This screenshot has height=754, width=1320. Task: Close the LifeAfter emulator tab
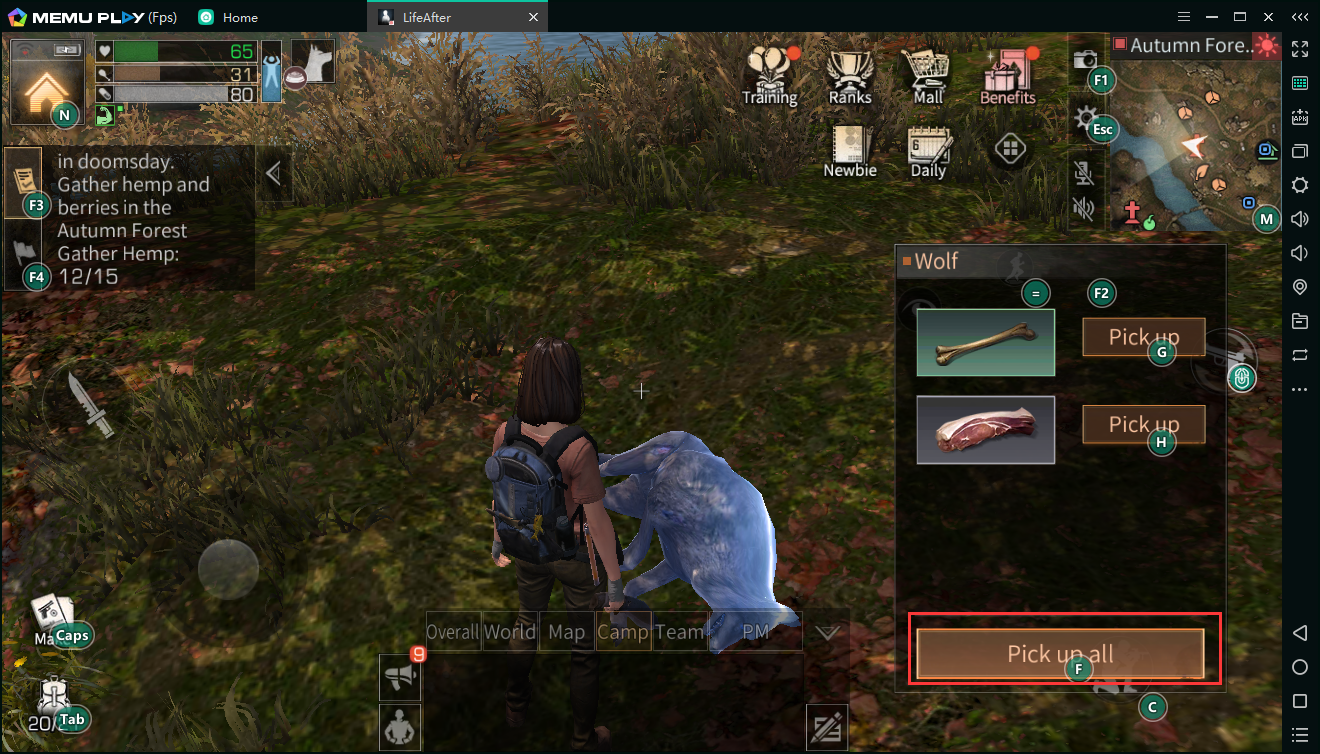[533, 17]
